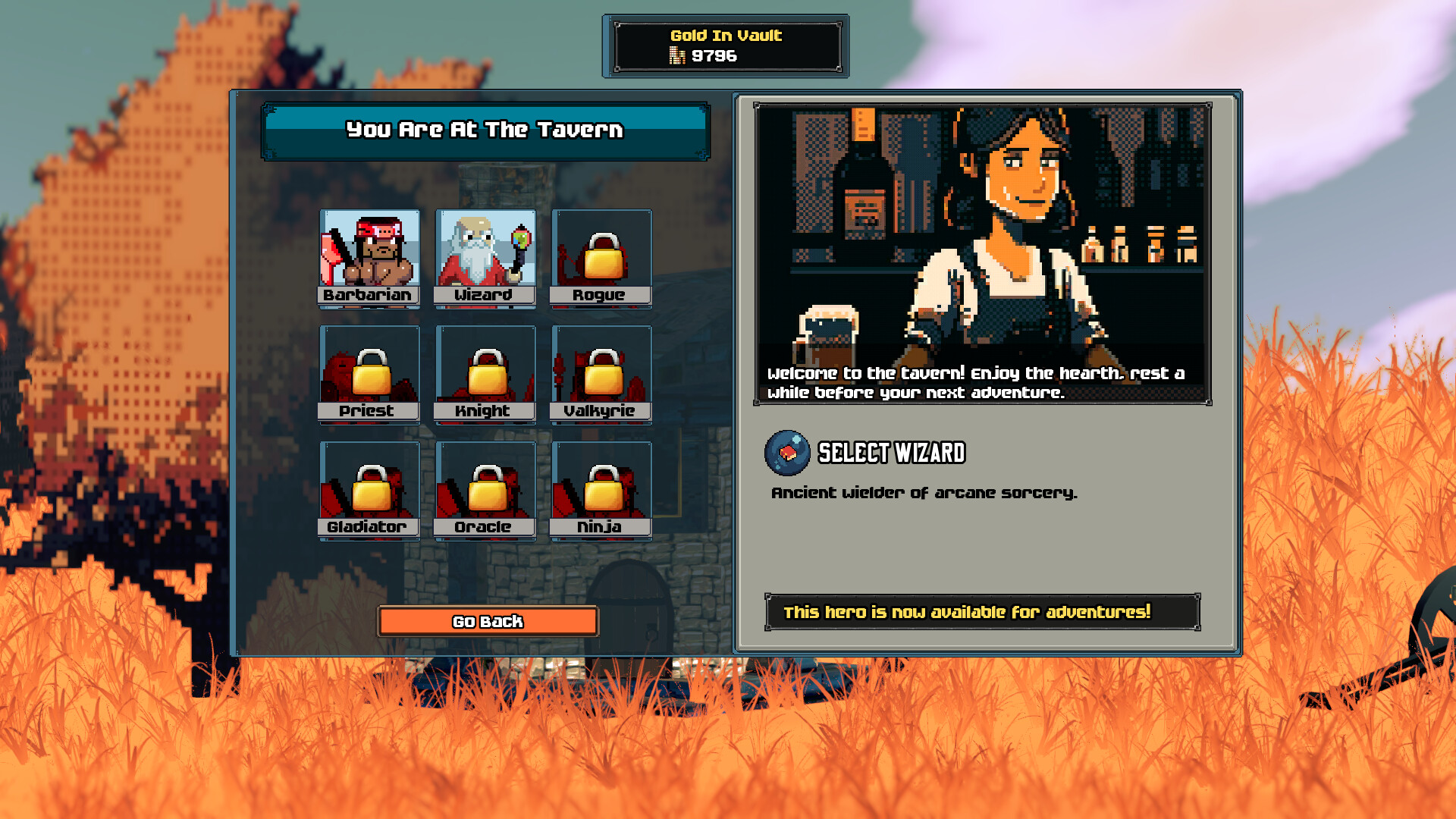
Task: Click the Go Back button
Action: tap(488, 622)
